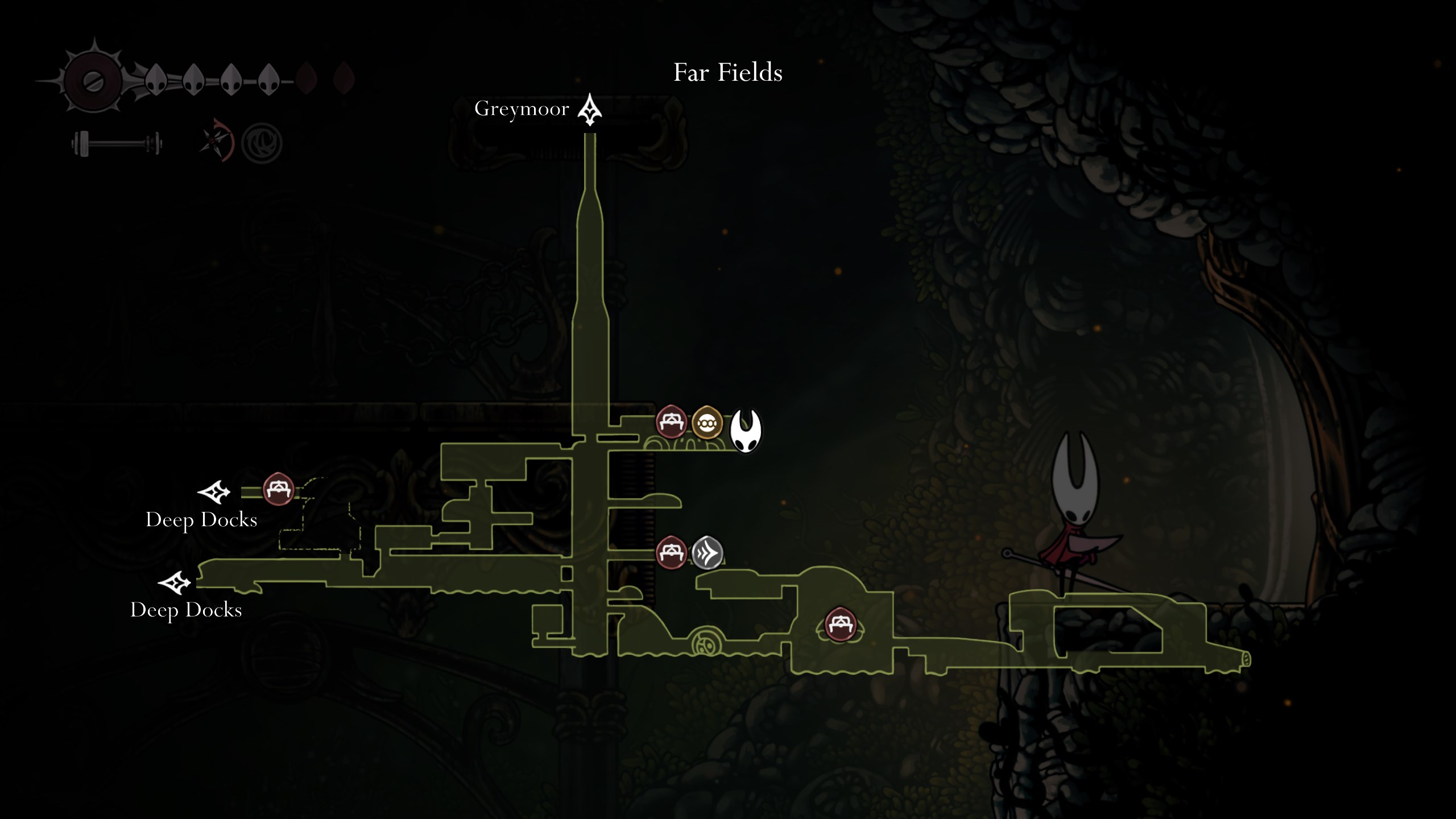Select the circular swirl skill icon in the HUD
The width and height of the screenshot is (1456, 819).
tap(262, 142)
